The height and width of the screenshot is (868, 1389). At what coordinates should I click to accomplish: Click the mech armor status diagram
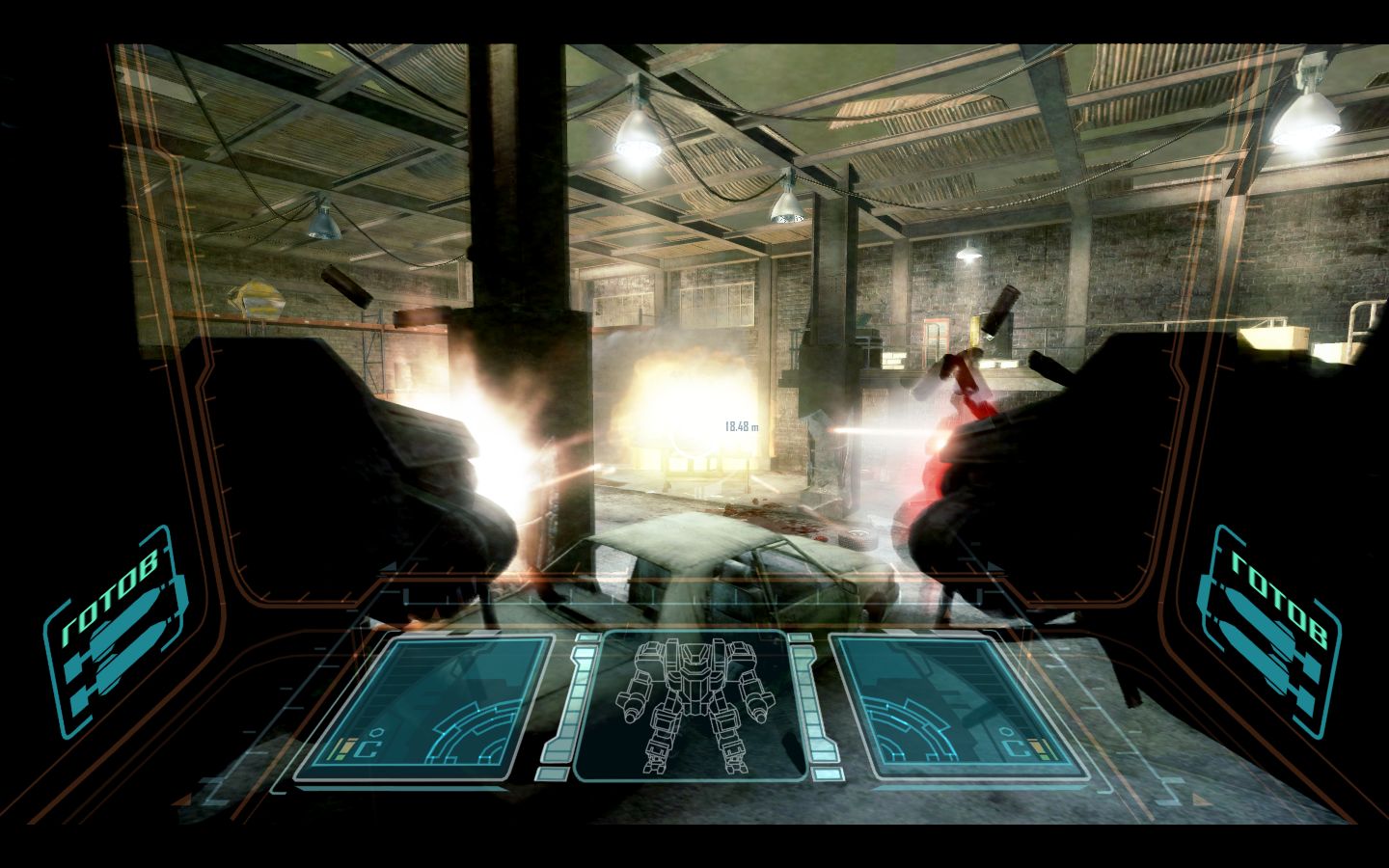pos(692,705)
